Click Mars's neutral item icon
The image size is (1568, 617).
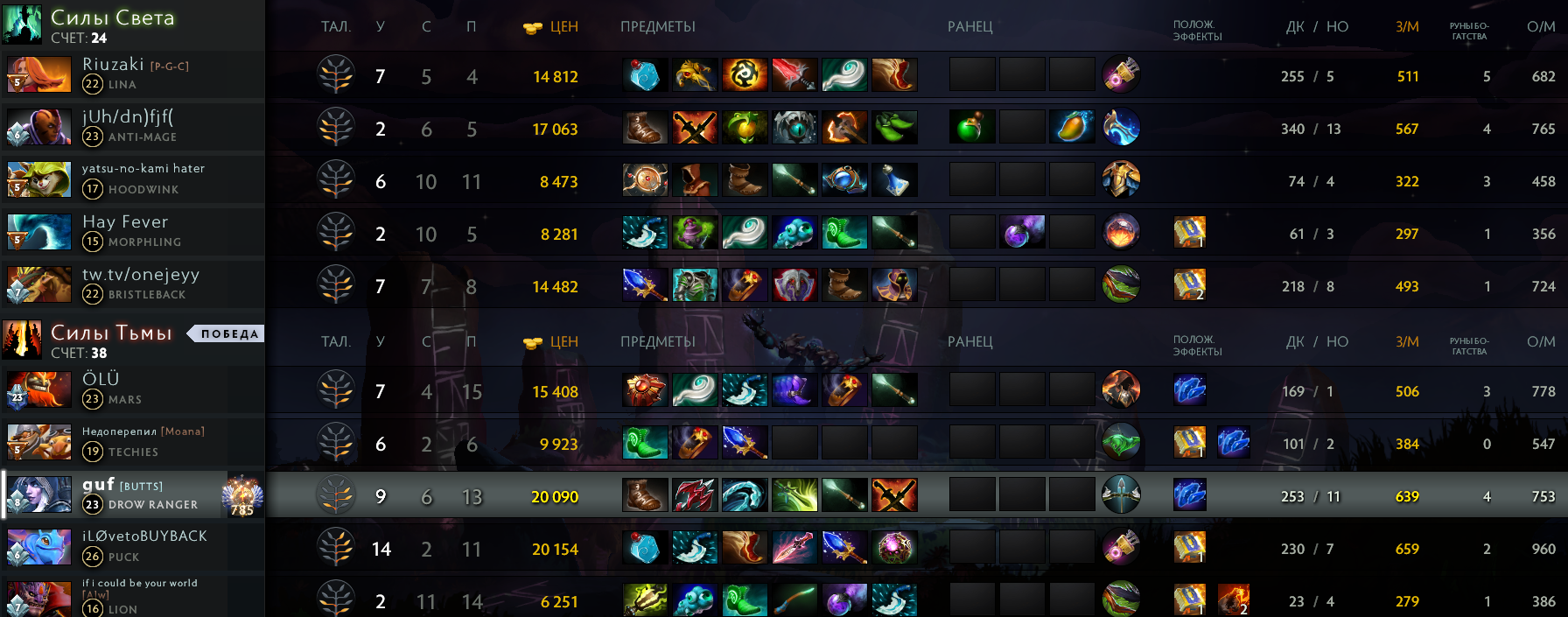(x=1121, y=390)
